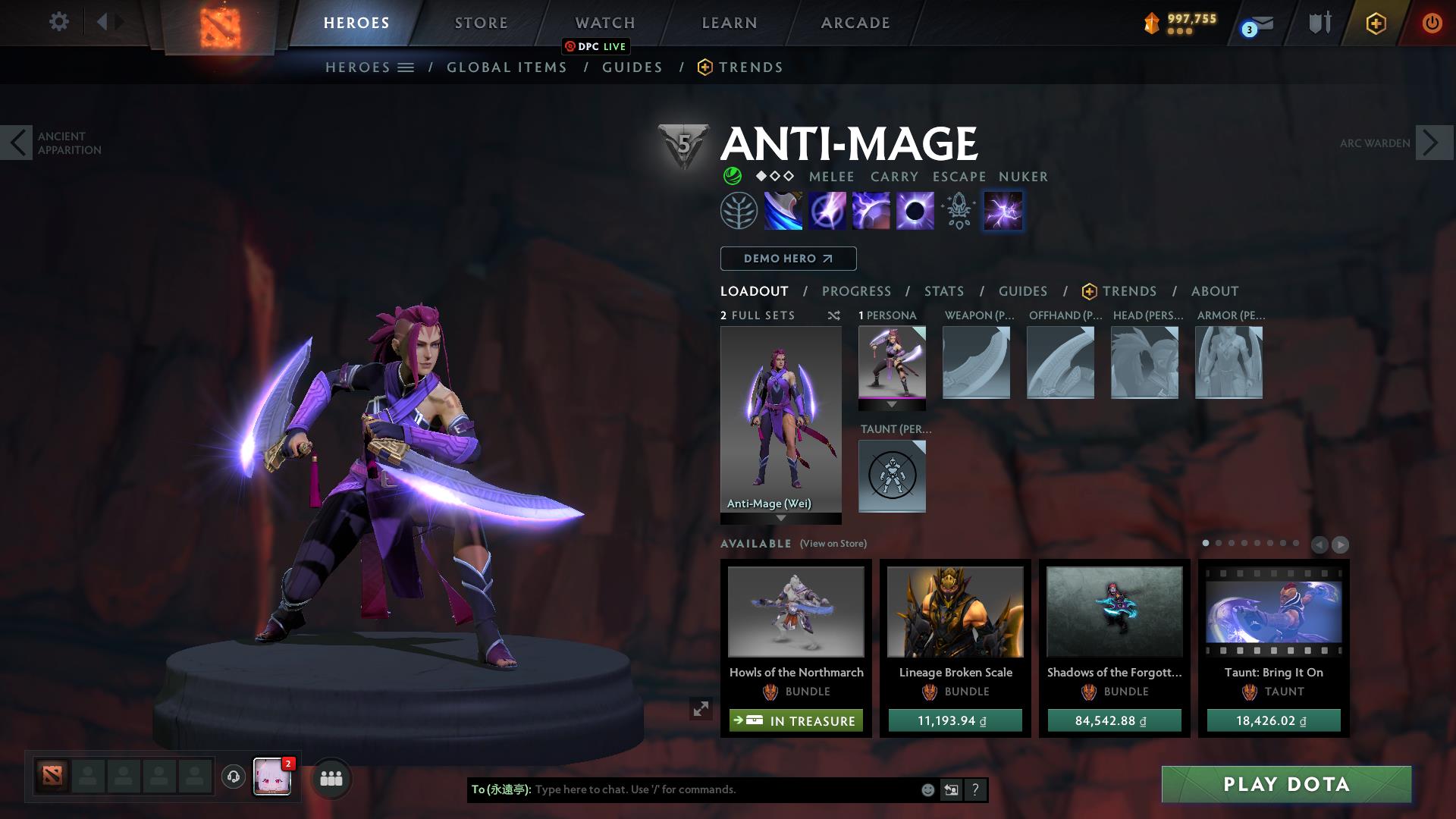Click the PLAY DOTA button
The width and height of the screenshot is (1456, 819).
point(1285,785)
